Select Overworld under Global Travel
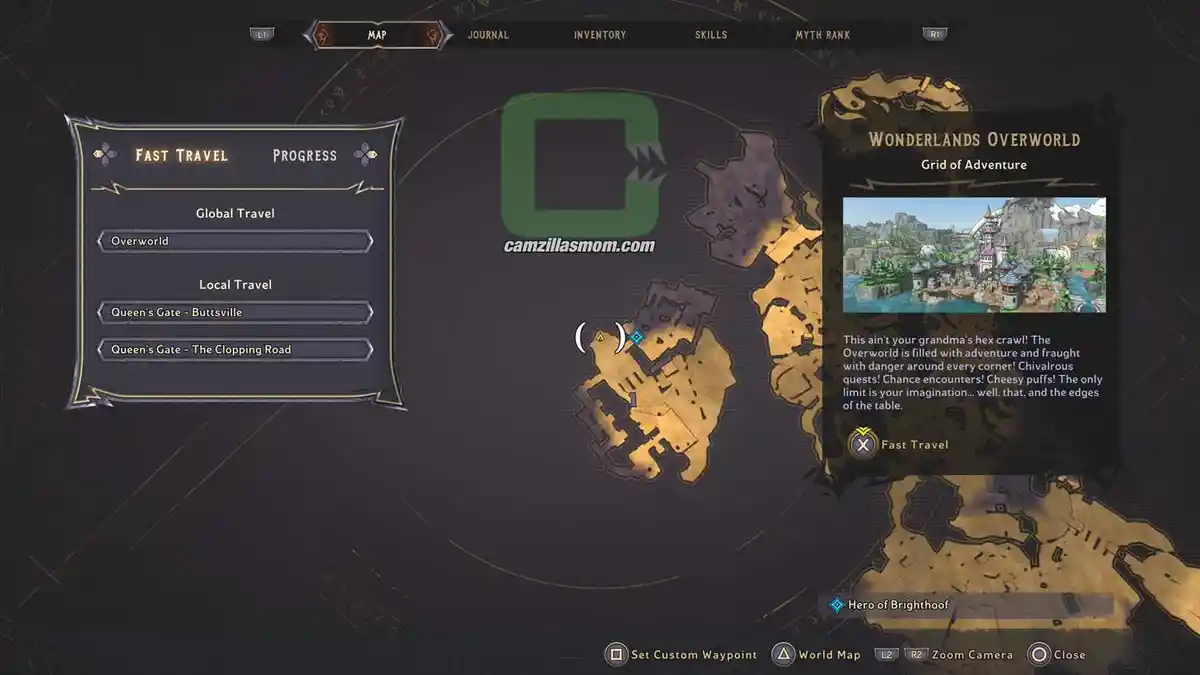Image resolution: width=1200 pixels, height=675 pixels. pyautogui.click(x=235, y=241)
